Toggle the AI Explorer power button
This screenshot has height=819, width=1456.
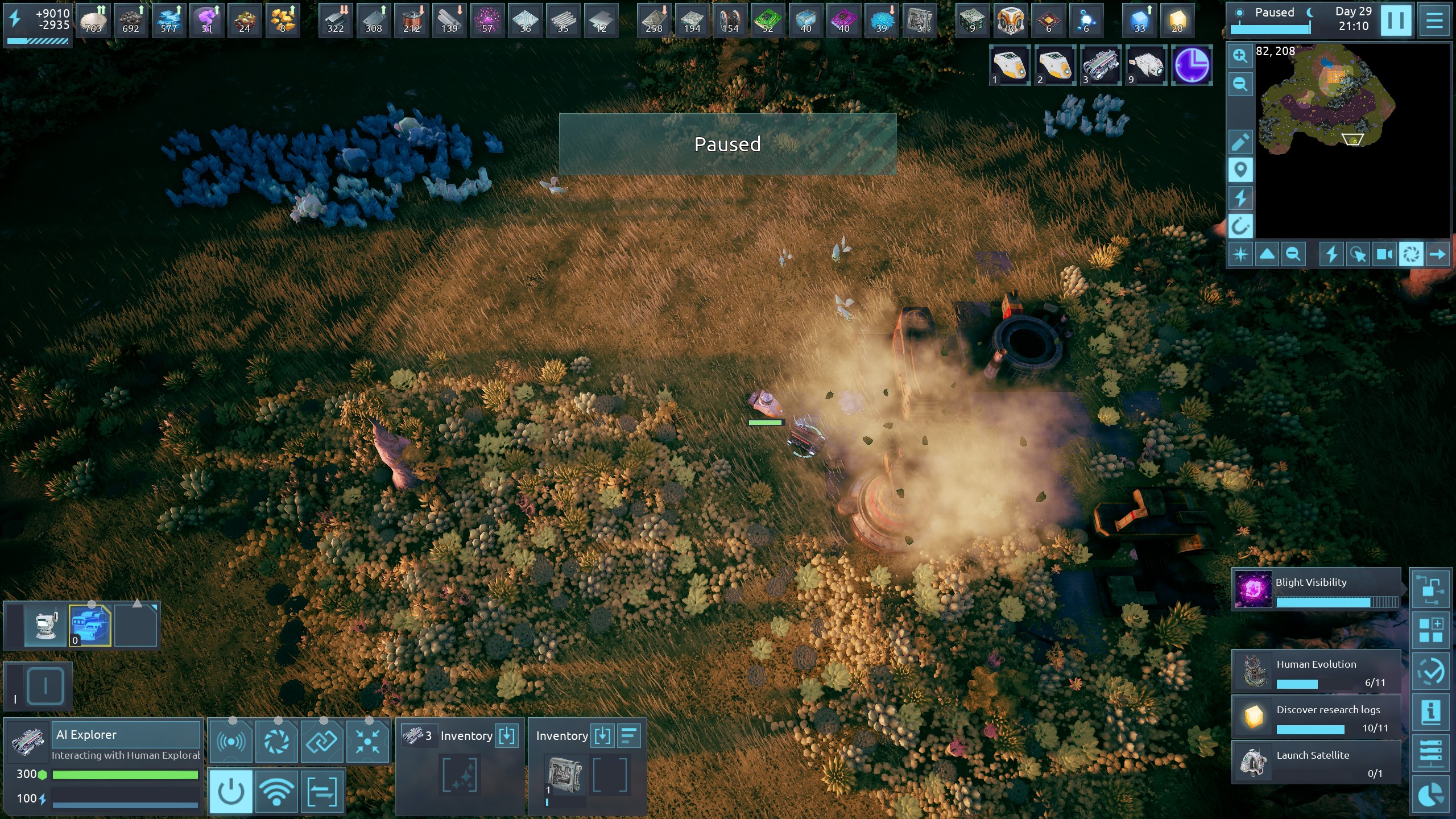(x=231, y=791)
